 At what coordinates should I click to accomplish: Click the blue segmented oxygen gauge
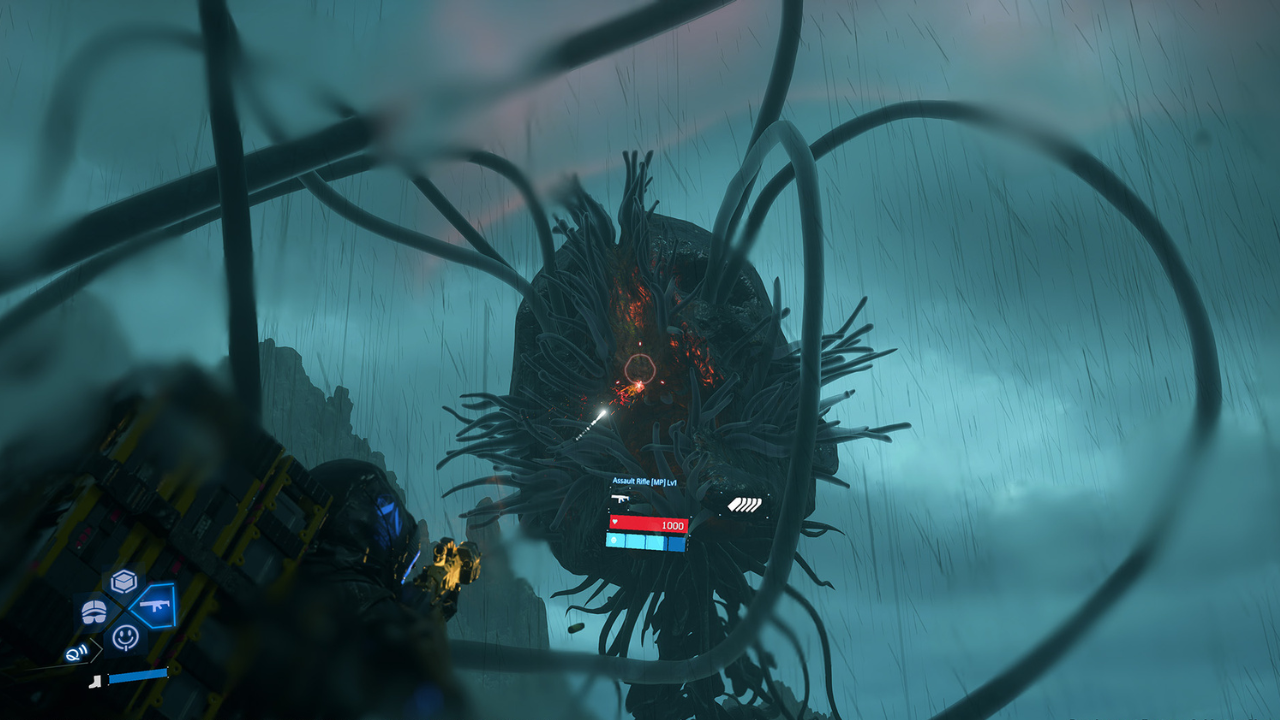pyautogui.click(x=645, y=541)
